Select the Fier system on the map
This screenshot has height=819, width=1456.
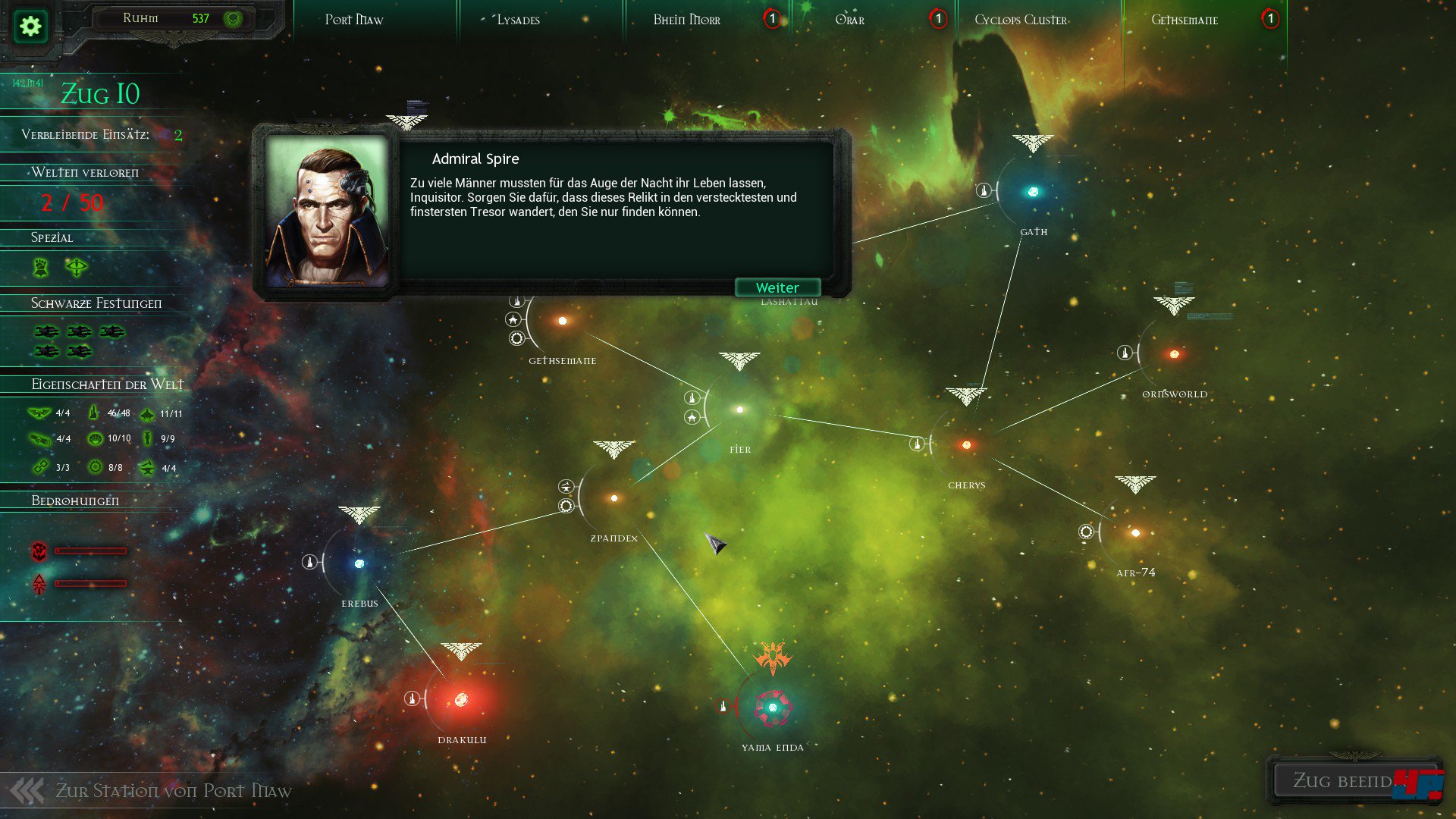[x=739, y=409]
